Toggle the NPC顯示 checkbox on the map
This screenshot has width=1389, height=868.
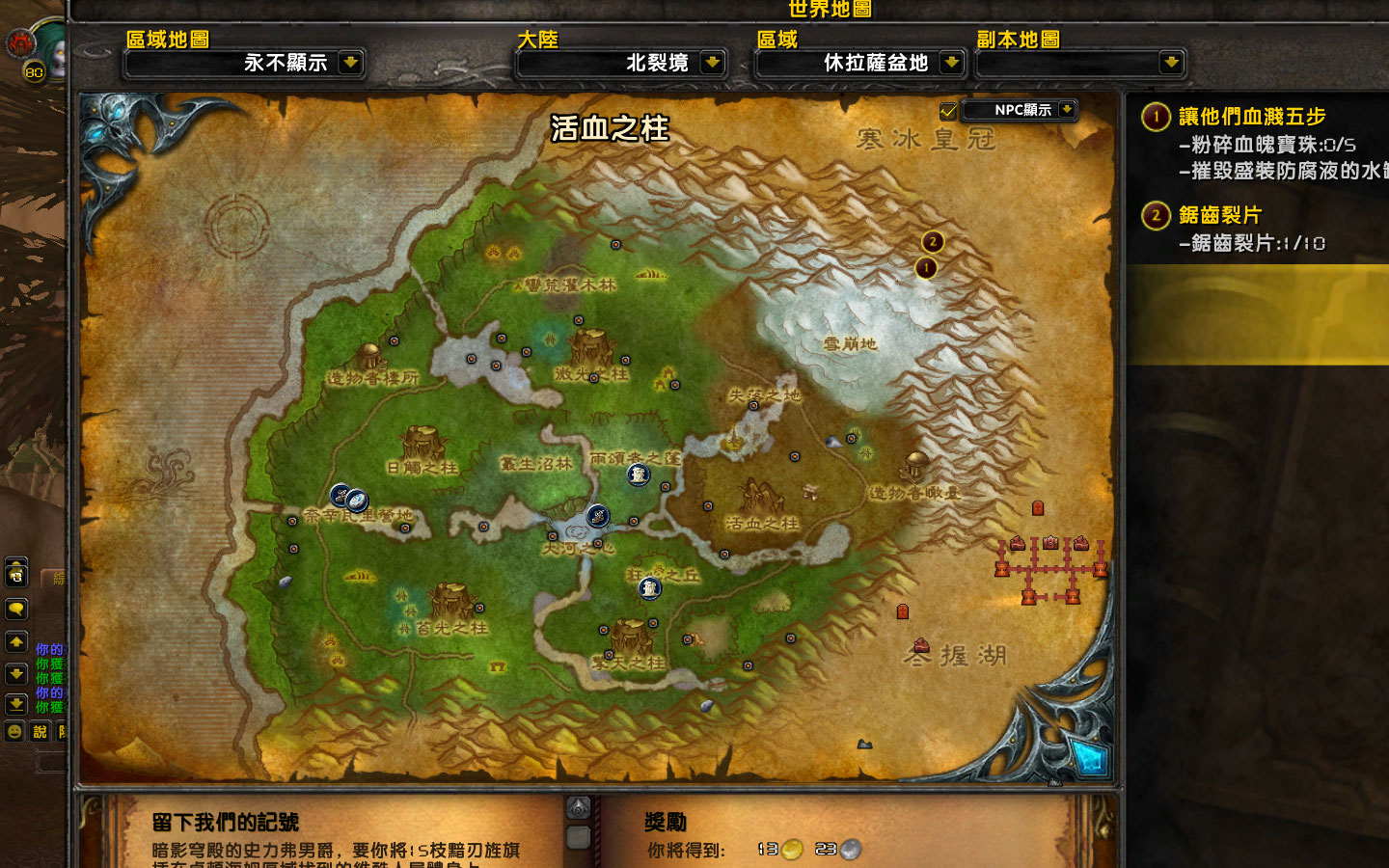coord(949,109)
